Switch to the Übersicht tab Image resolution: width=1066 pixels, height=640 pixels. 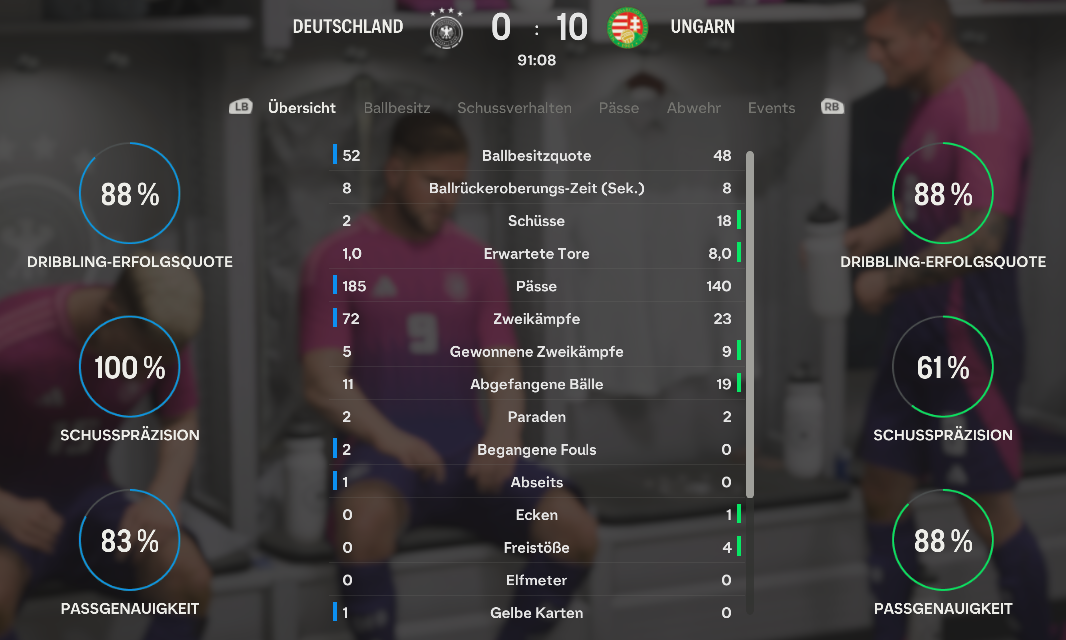click(302, 108)
